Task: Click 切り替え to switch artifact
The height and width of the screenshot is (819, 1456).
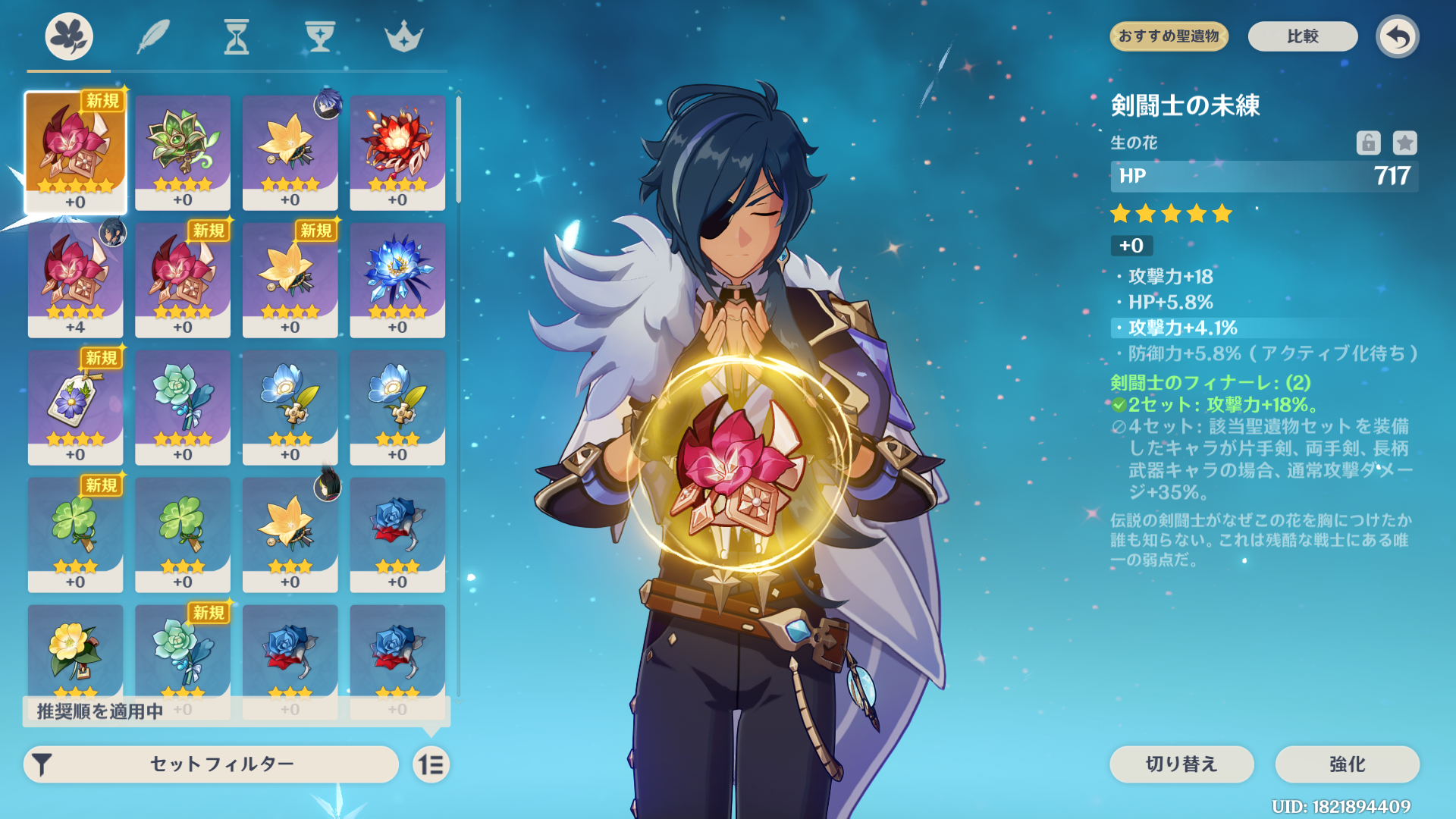Action: click(x=1181, y=764)
